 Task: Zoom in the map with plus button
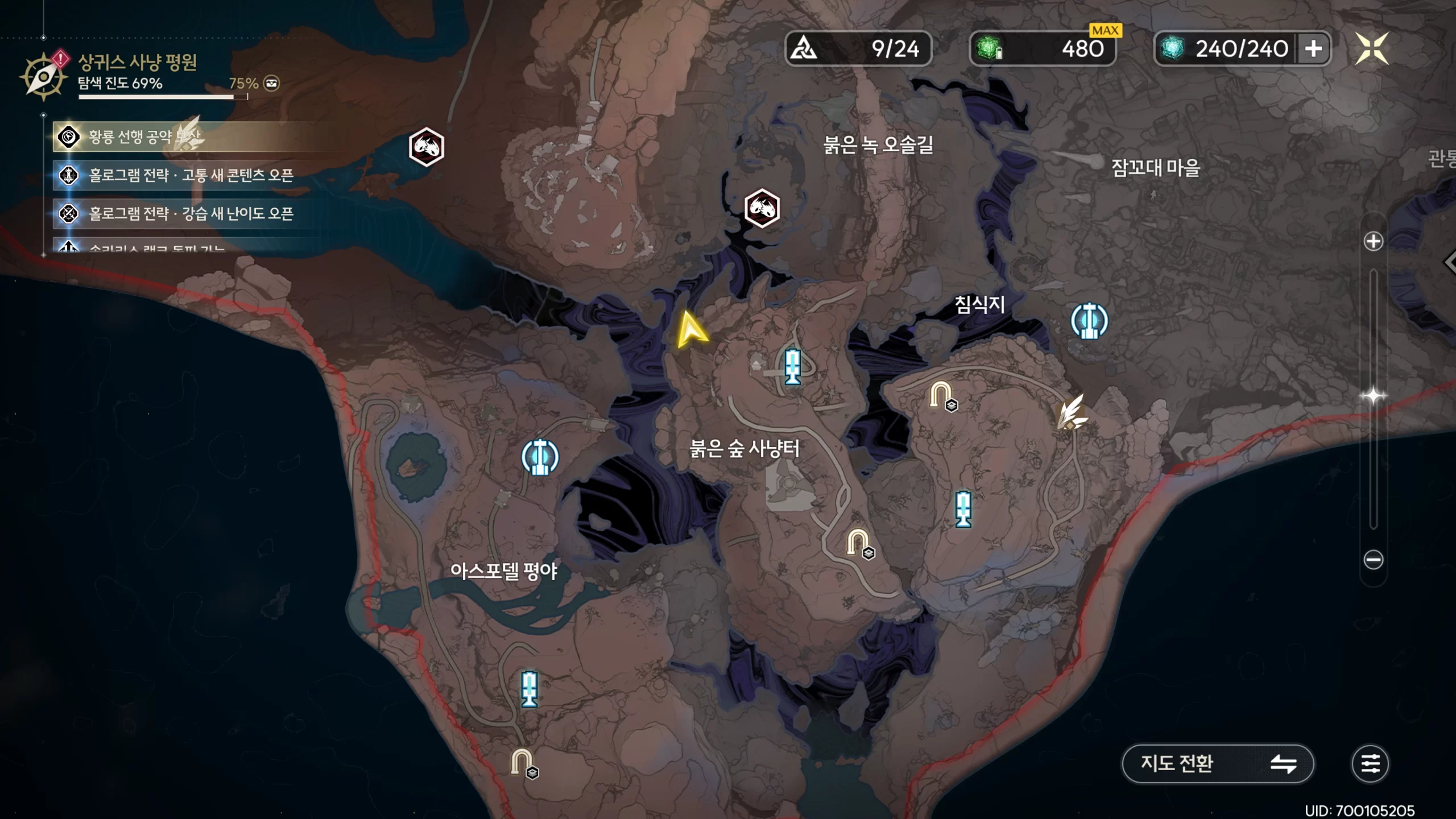pyautogui.click(x=1373, y=242)
